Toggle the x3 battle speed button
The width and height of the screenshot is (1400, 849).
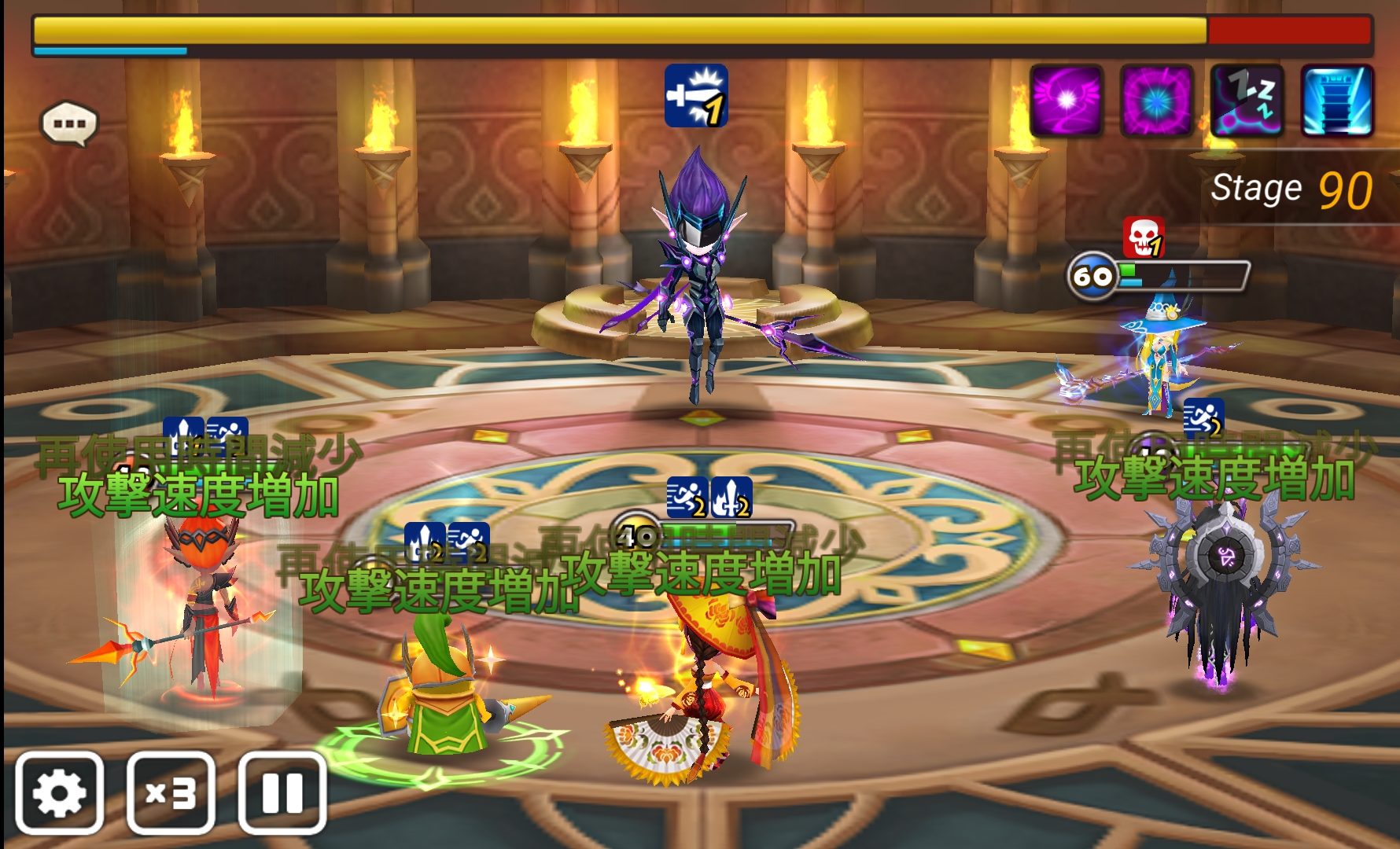171,793
